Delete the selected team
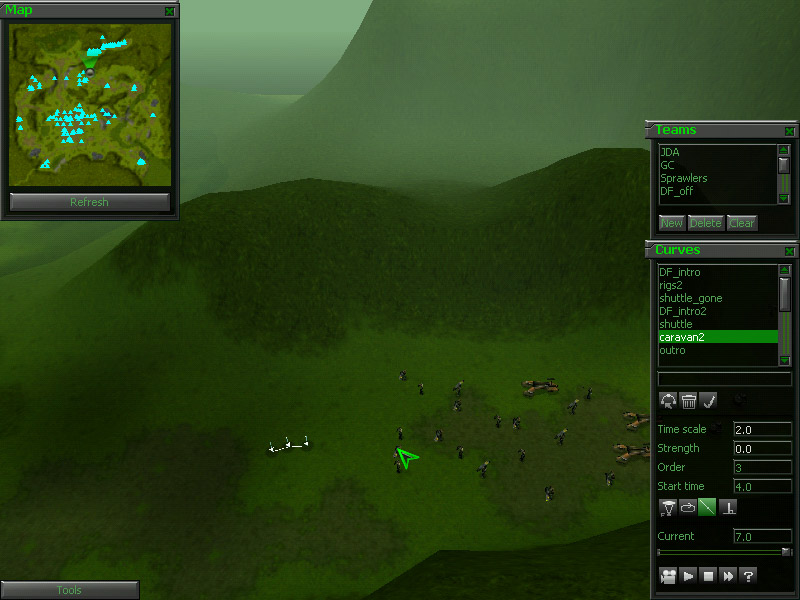Screen dimensions: 800x600 (705, 223)
